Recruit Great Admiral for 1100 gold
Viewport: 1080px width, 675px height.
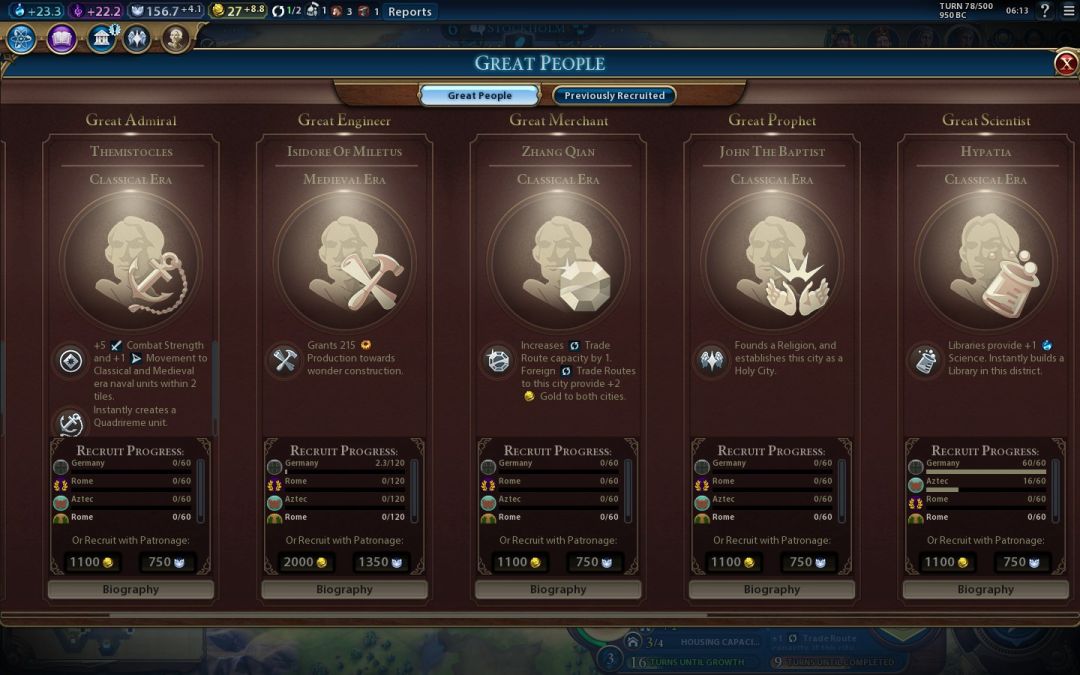[91, 562]
